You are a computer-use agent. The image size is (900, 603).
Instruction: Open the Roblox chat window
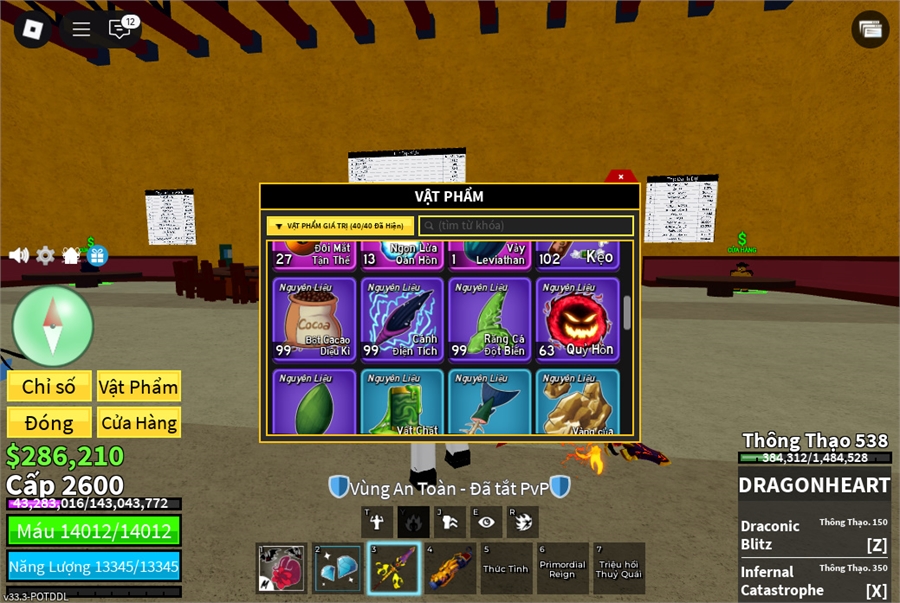click(x=120, y=29)
